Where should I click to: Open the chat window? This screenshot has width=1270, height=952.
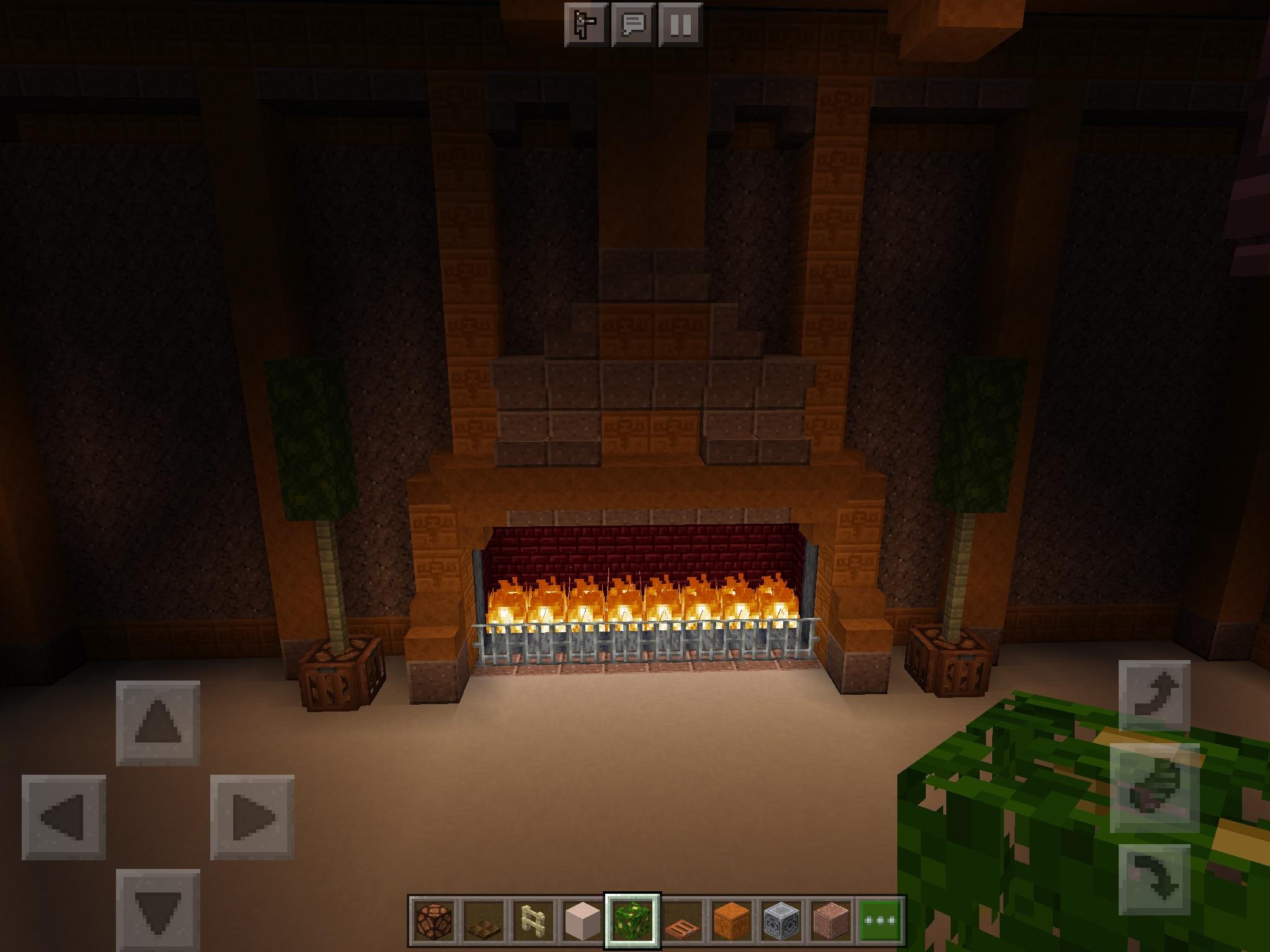pos(633,25)
